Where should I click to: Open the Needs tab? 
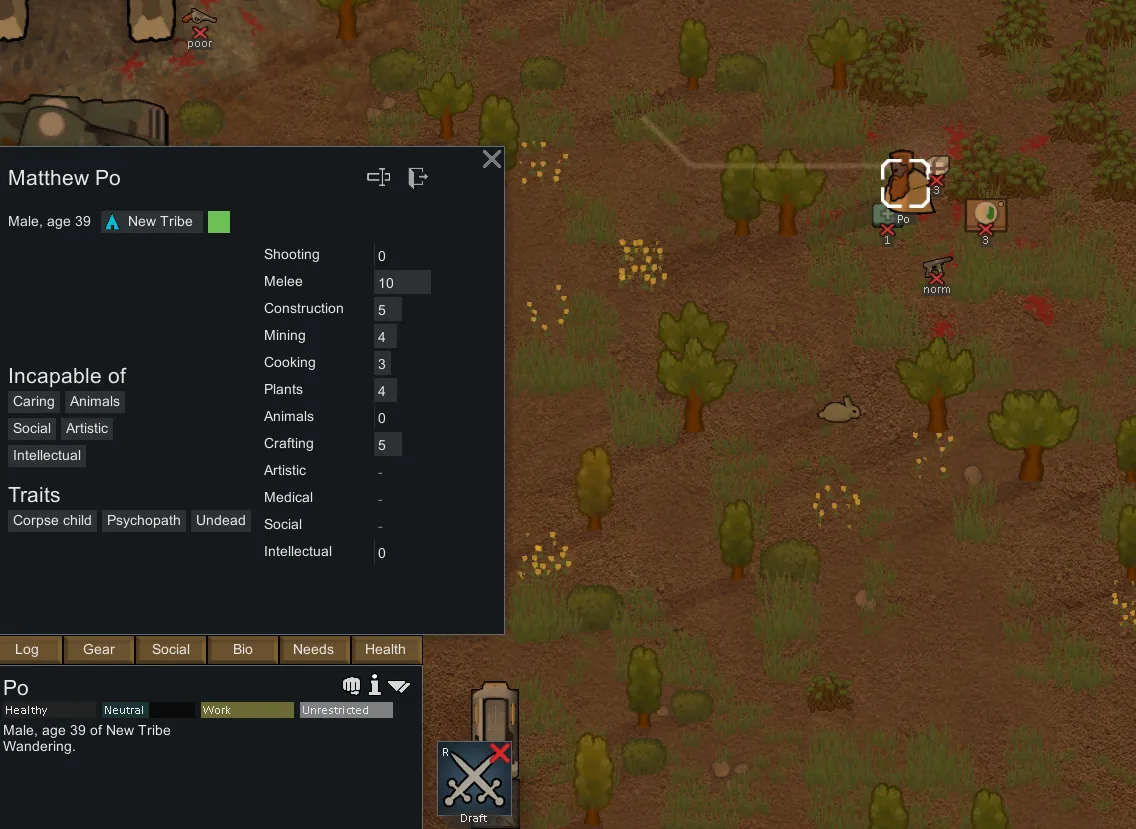point(313,649)
